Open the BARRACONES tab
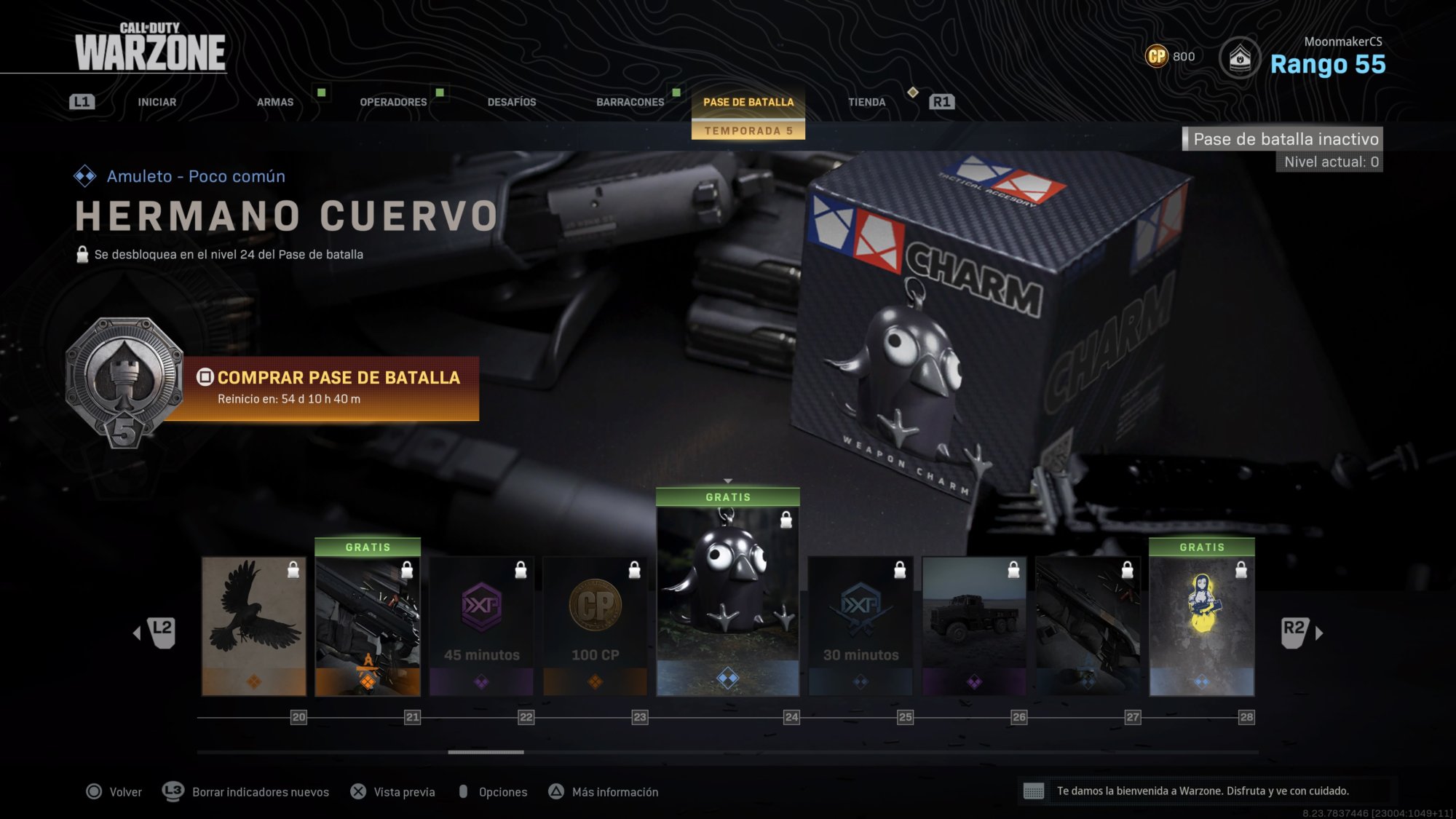1456x819 pixels. click(x=630, y=102)
